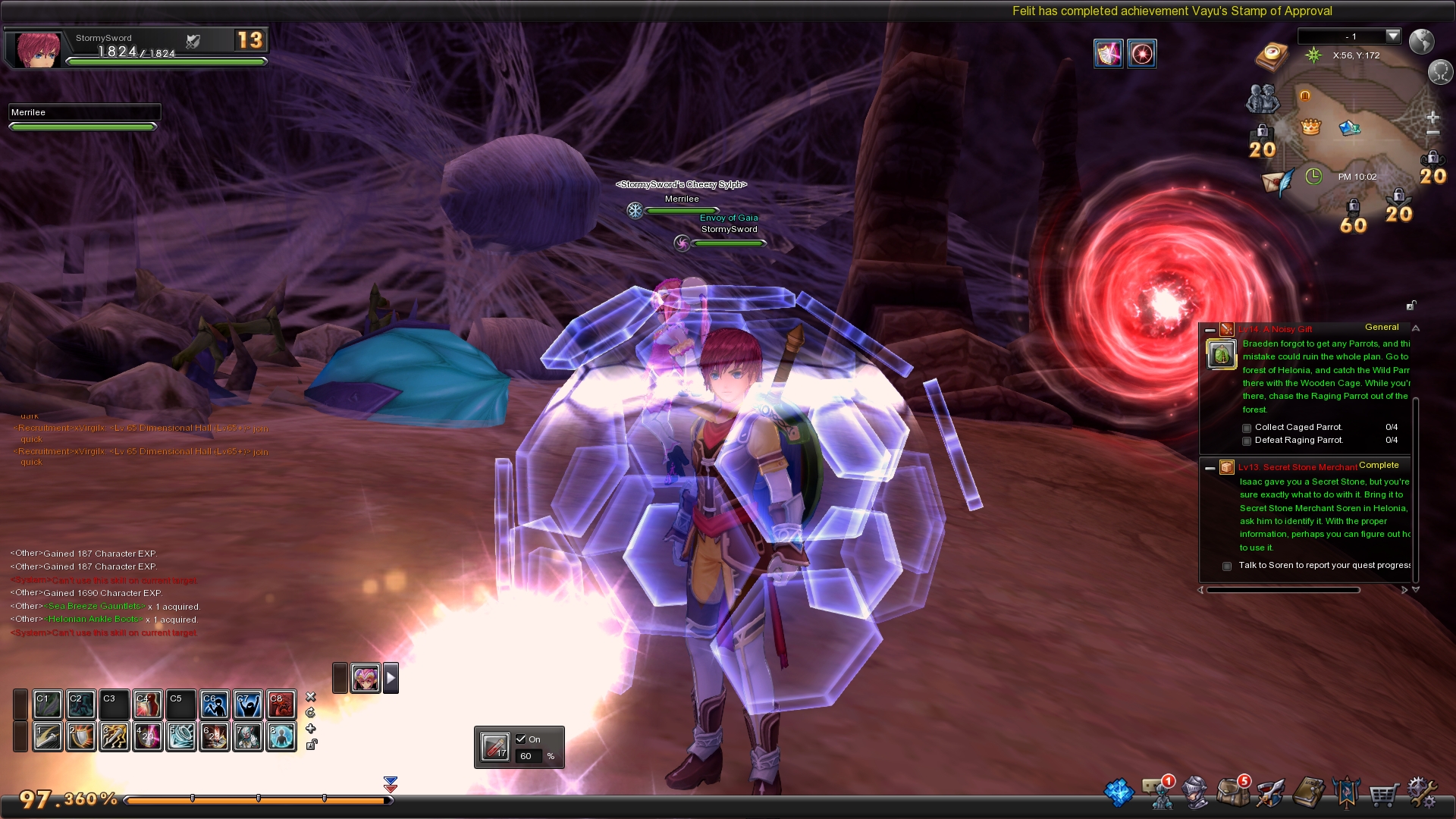Activate the shield bash skill in slot 2

pyautogui.click(x=81, y=736)
